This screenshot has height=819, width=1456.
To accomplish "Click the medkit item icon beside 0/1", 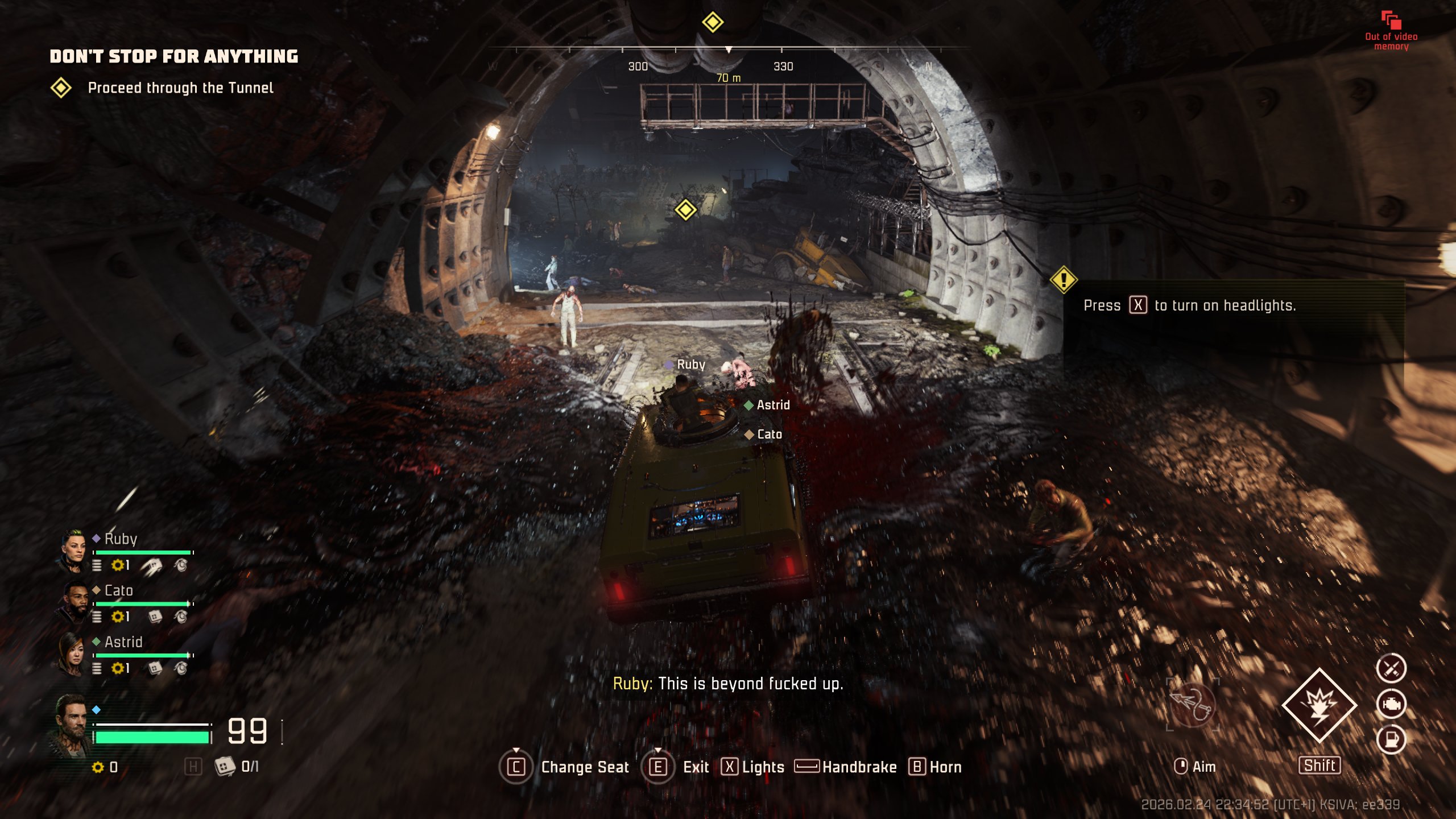I will [x=225, y=766].
